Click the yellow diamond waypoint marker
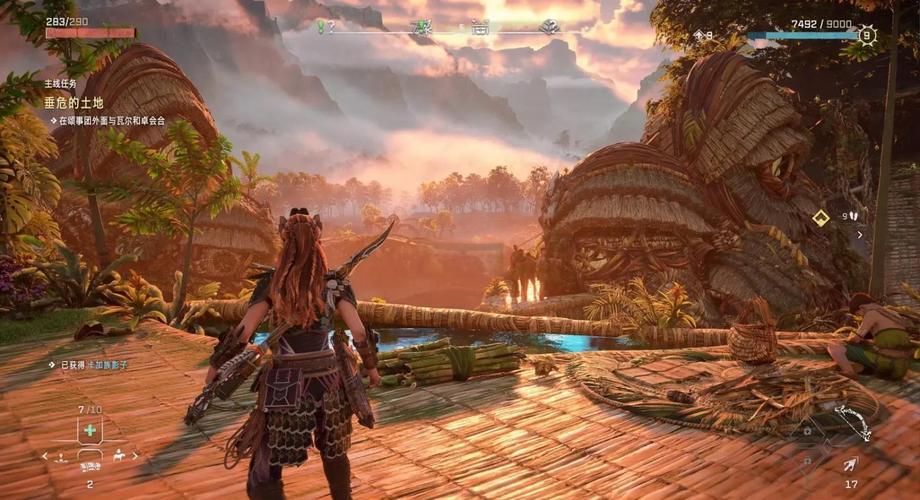Screen dimensions: 920x500 coord(820,217)
